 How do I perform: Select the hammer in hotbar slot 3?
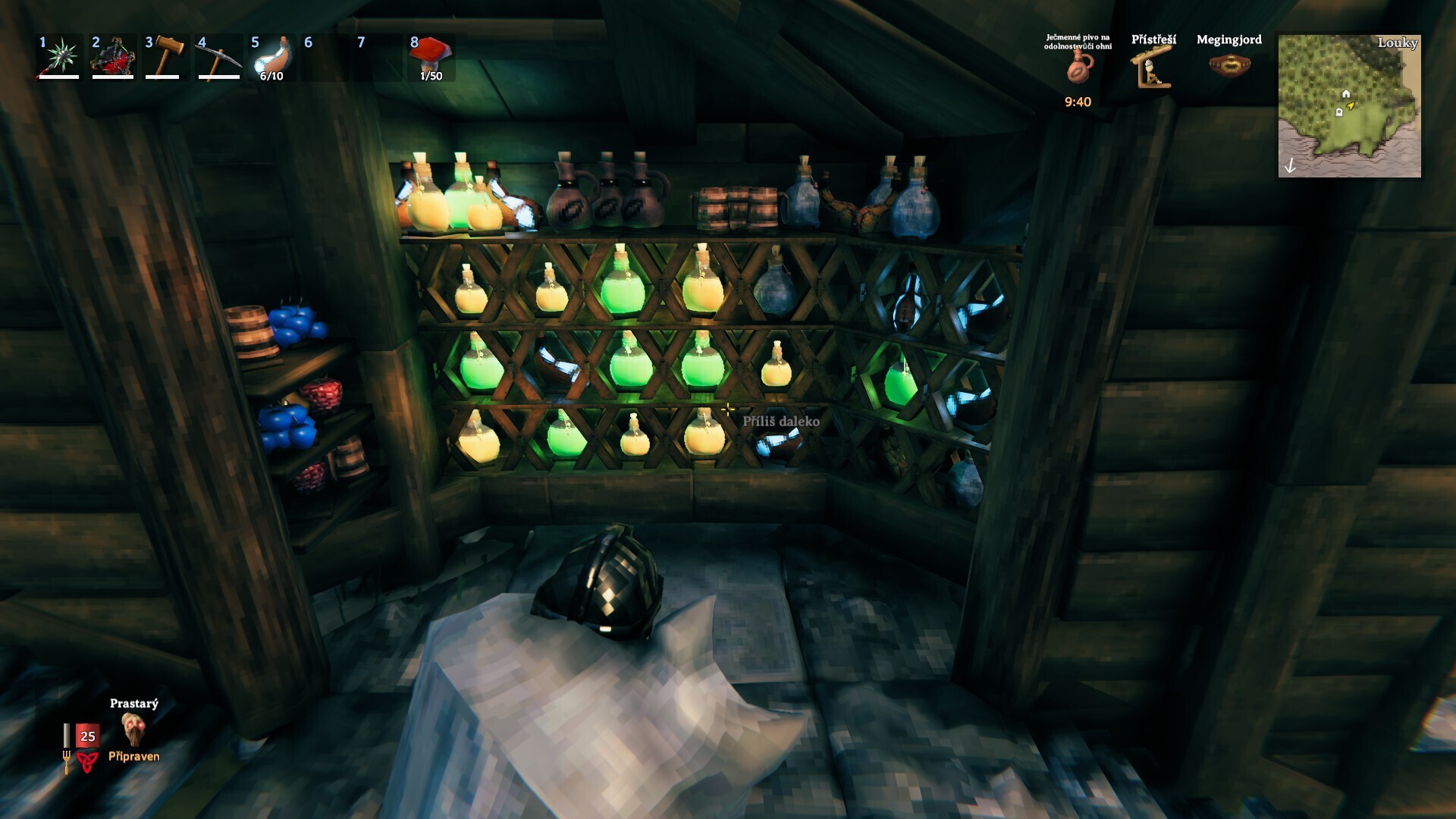(166, 57)
